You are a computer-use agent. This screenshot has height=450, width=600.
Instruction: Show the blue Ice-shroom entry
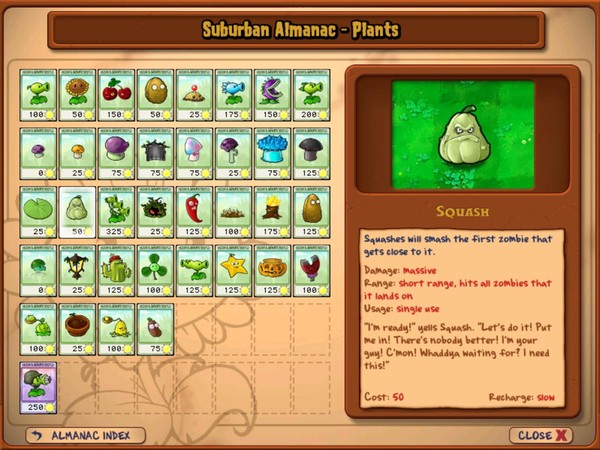(272, 153)
